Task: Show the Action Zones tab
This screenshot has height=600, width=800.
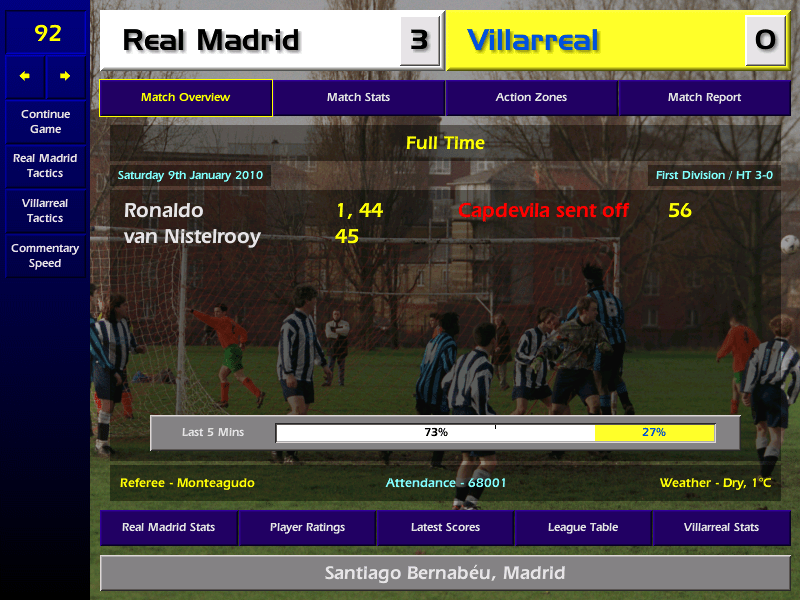Action: 531,98
